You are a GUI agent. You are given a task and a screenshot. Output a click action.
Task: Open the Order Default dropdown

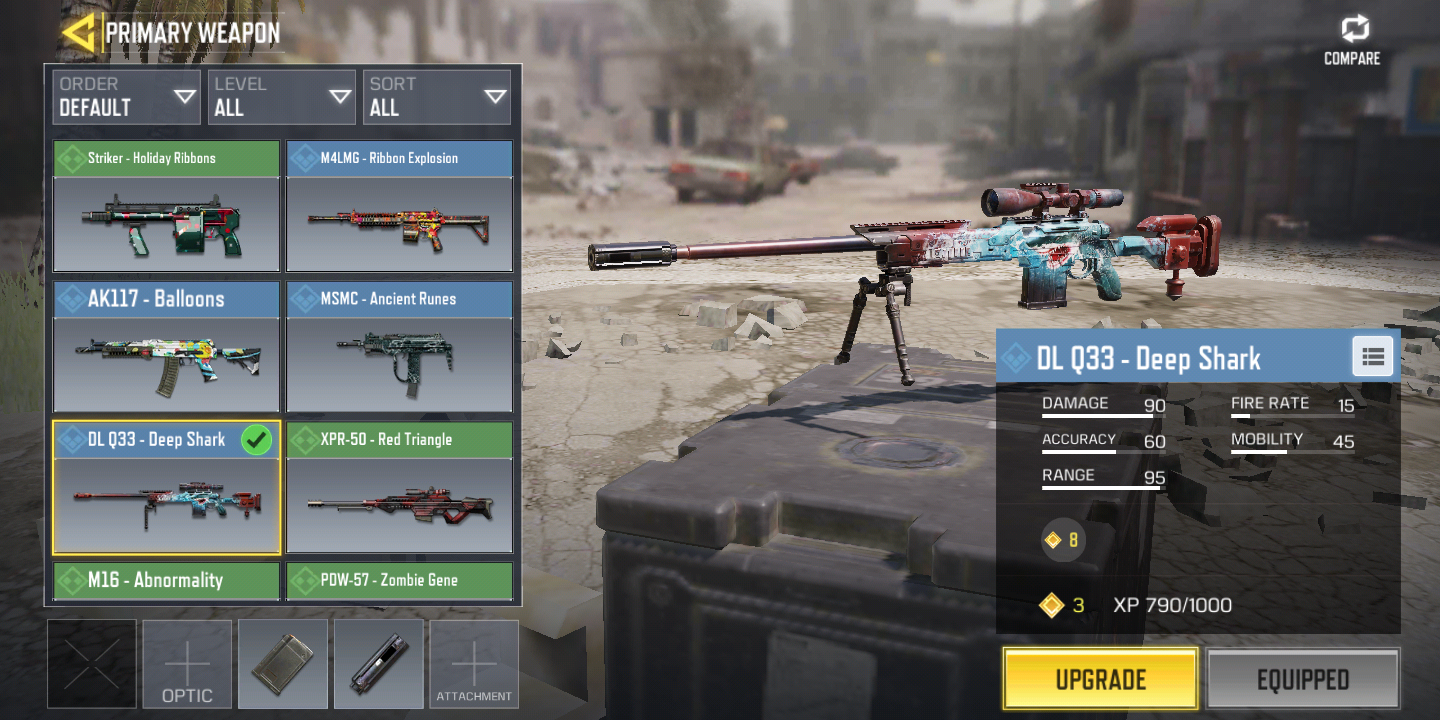pos(126,97)
